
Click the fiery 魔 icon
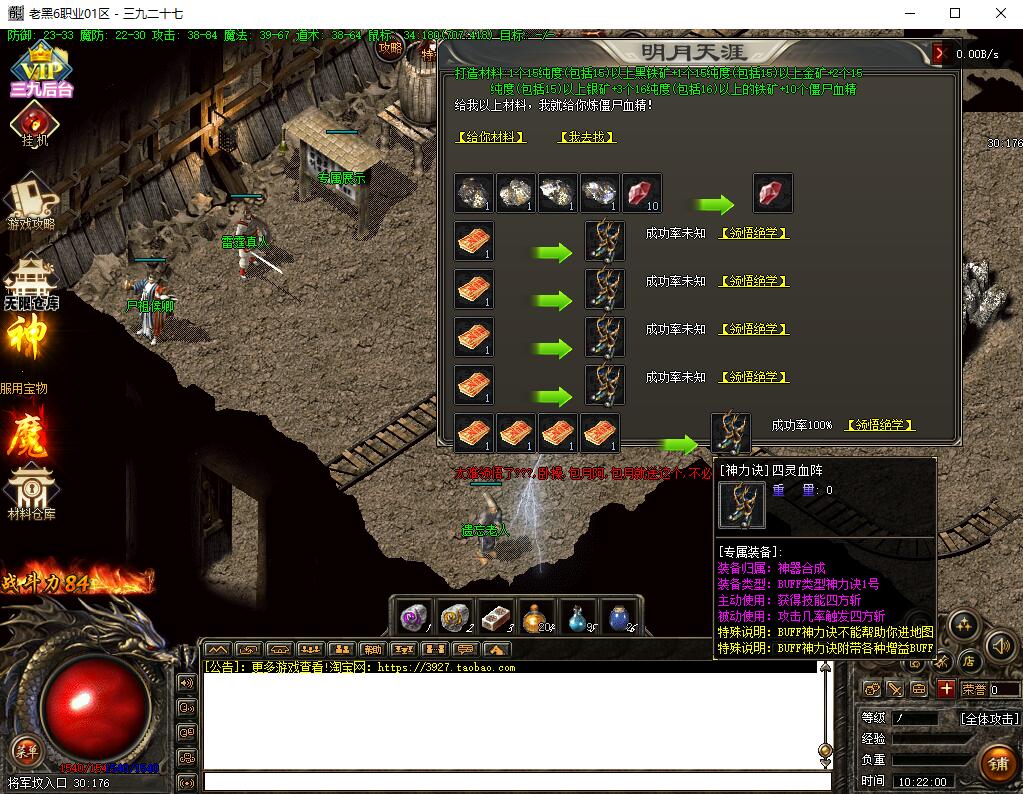[x=29, y=433]
